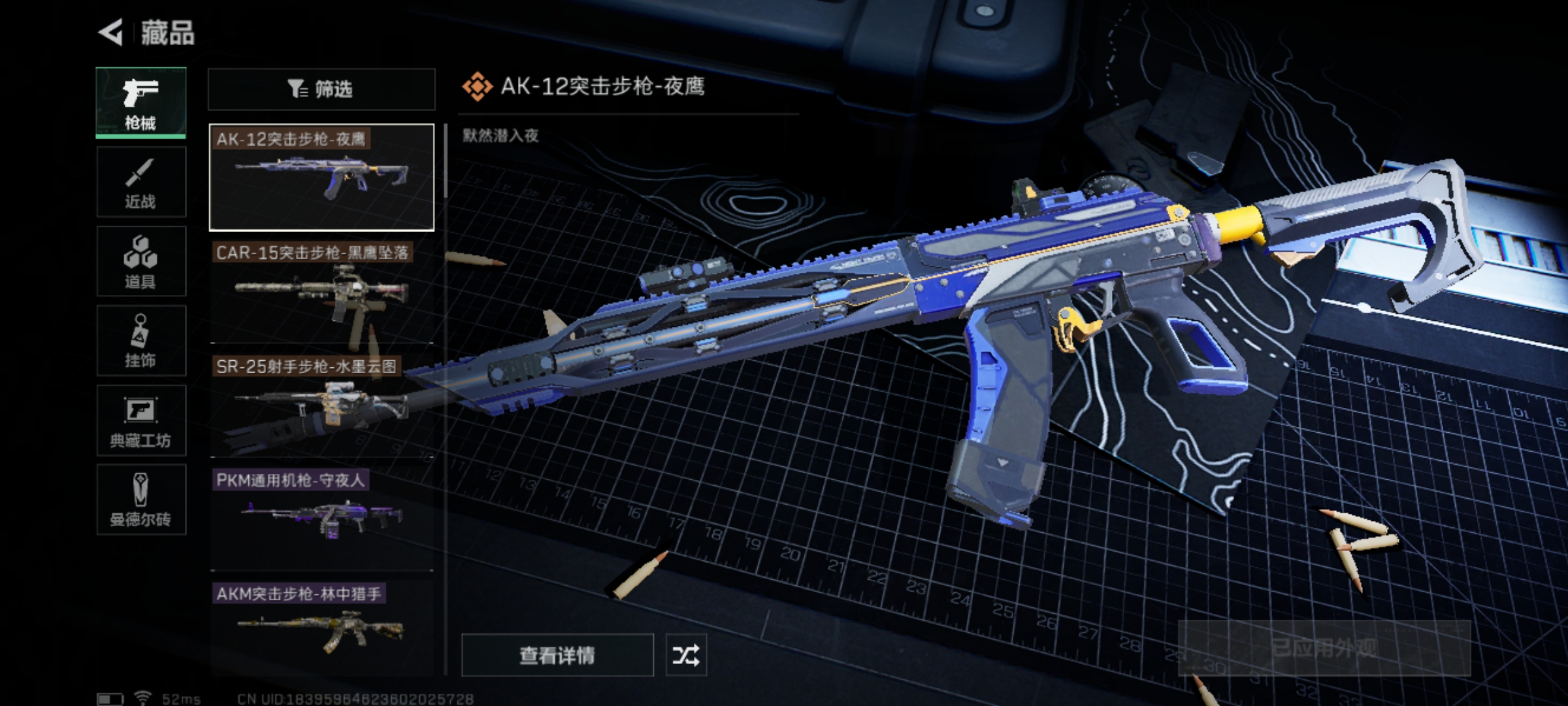Open the 典藏工坊 workshop tab
The width and height of the screenshot is (1568, 706).
click(141, 420)
